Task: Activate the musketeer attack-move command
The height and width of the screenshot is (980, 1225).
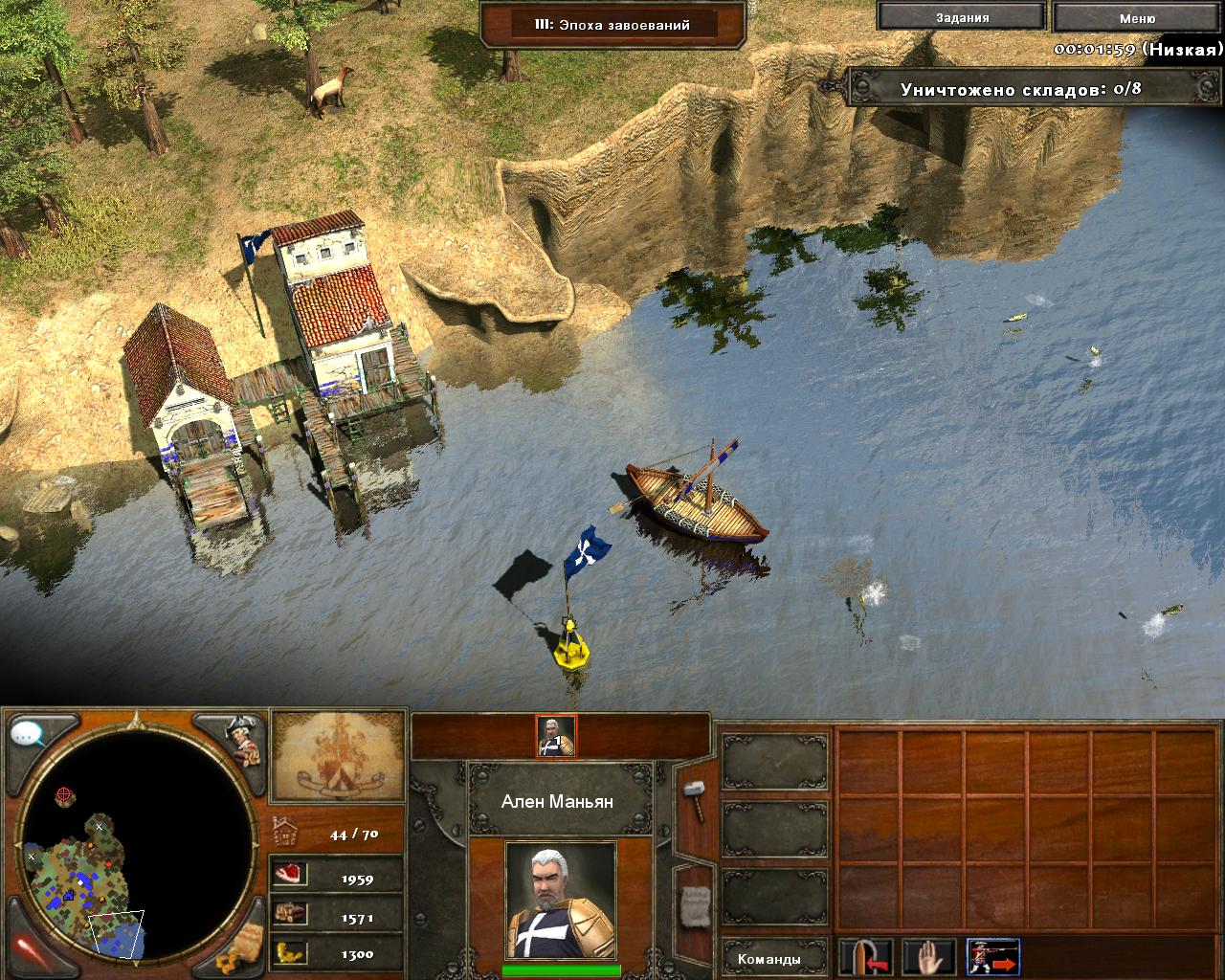Action: click(992, 958)
